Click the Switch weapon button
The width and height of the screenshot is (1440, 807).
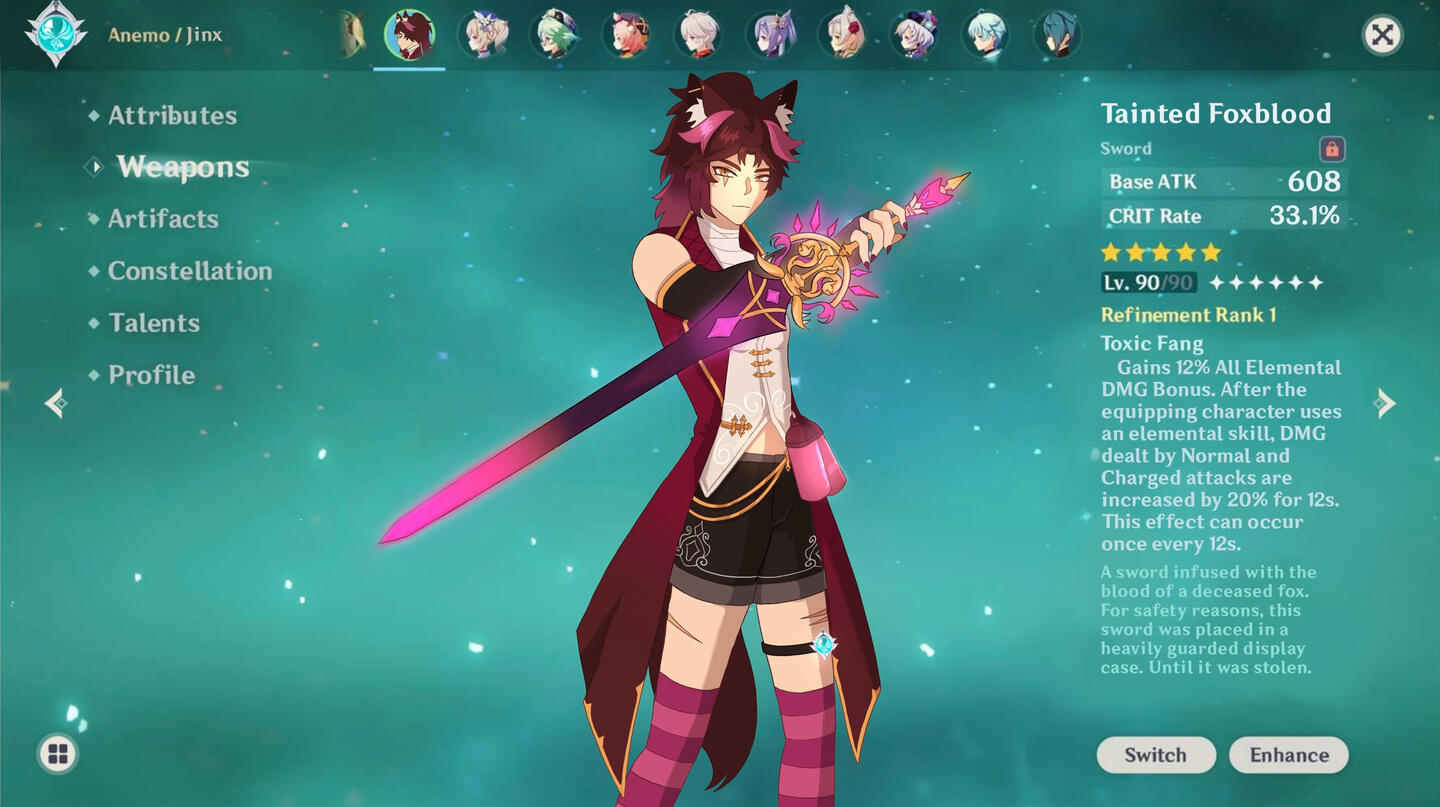(x=1156, y=755)
